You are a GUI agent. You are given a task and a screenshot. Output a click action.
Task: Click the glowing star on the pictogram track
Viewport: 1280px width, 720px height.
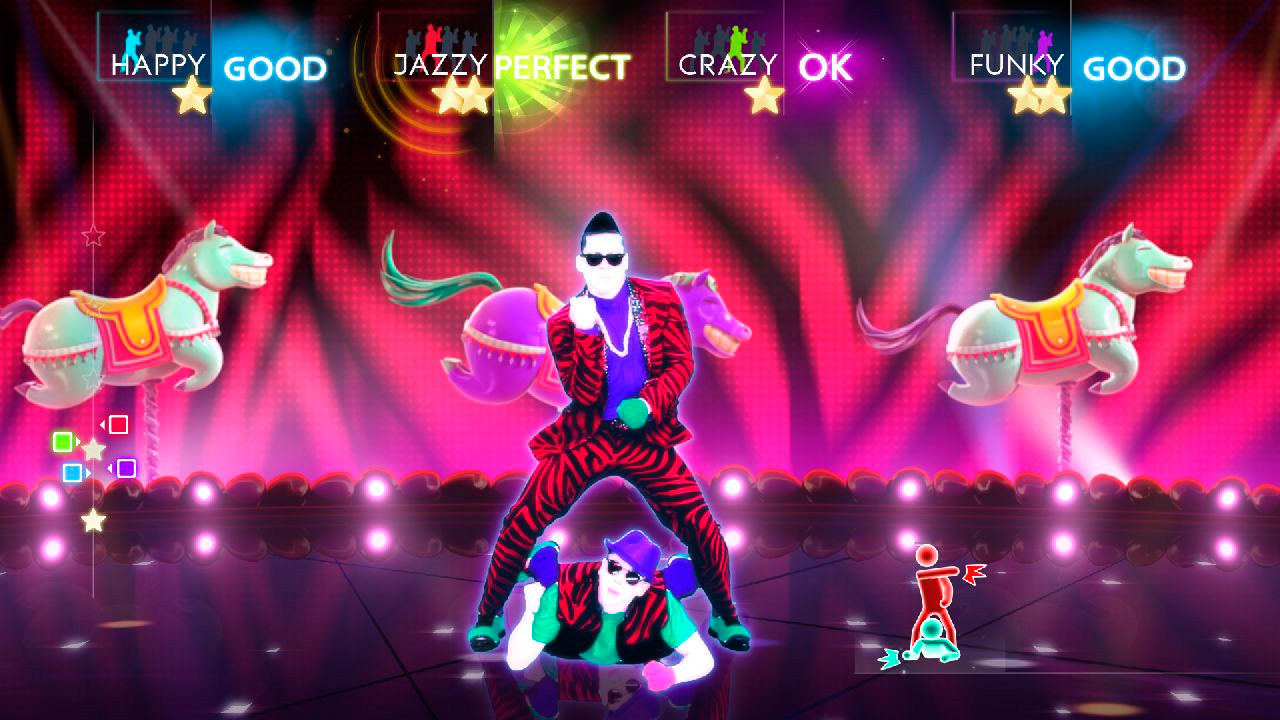click(x=95, y=519)
